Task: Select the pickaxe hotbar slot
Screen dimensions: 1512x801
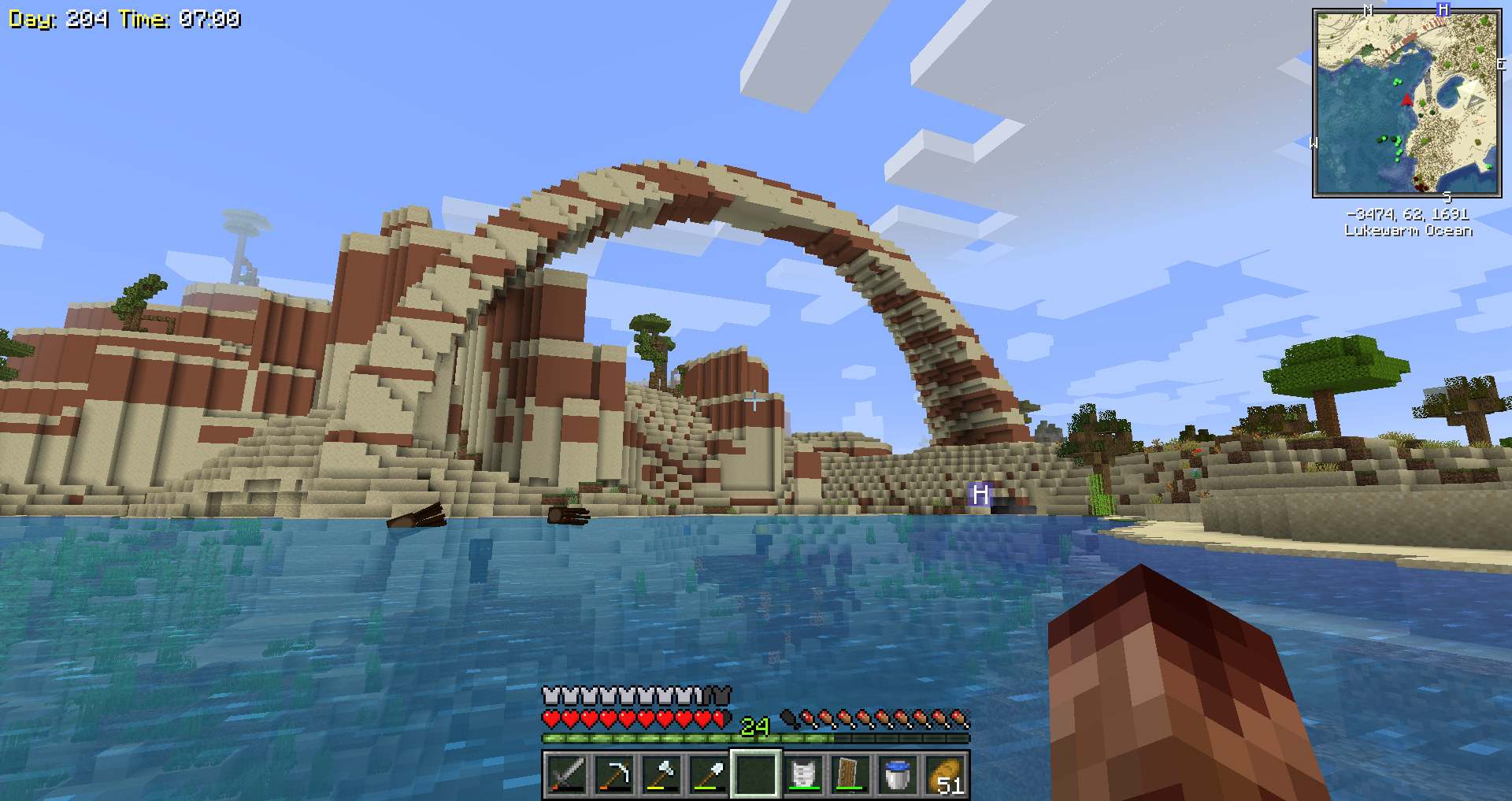Action: 613,775
